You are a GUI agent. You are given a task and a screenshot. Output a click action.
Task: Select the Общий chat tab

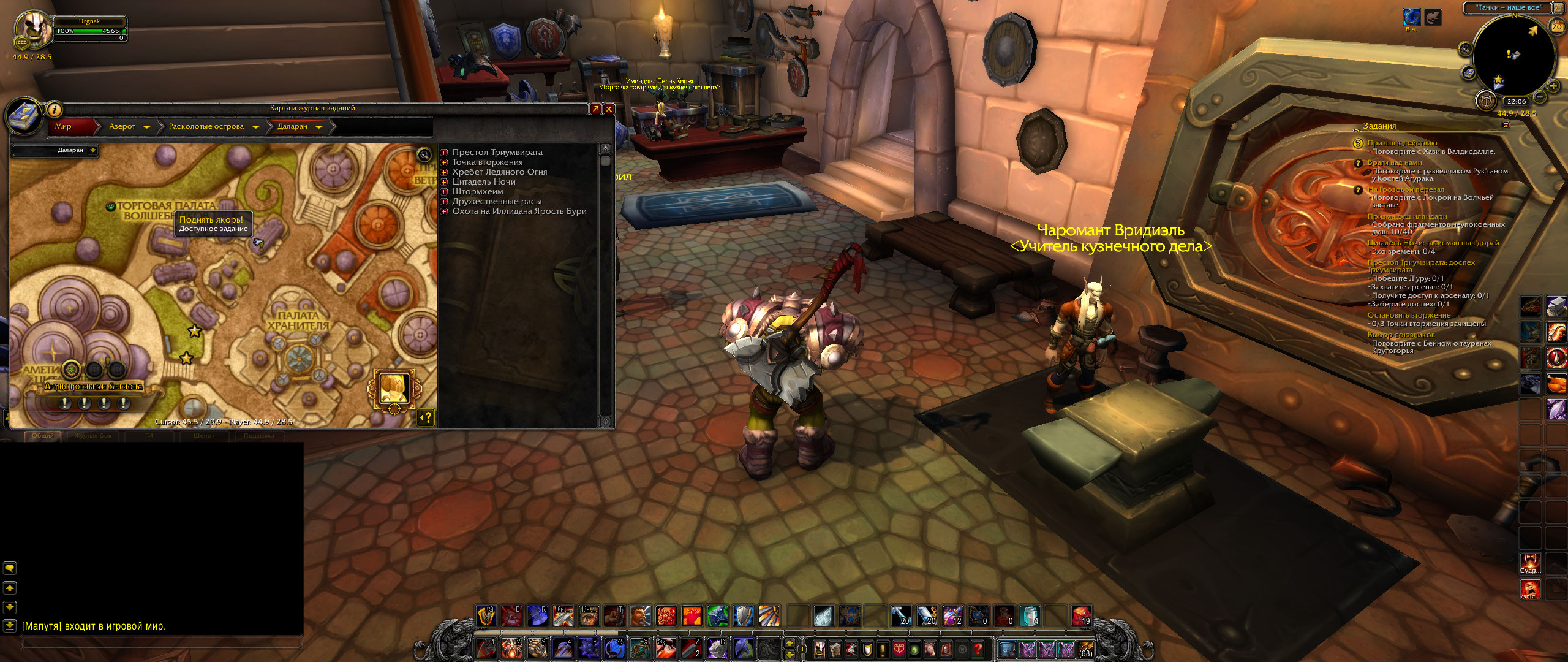[43, 436]
